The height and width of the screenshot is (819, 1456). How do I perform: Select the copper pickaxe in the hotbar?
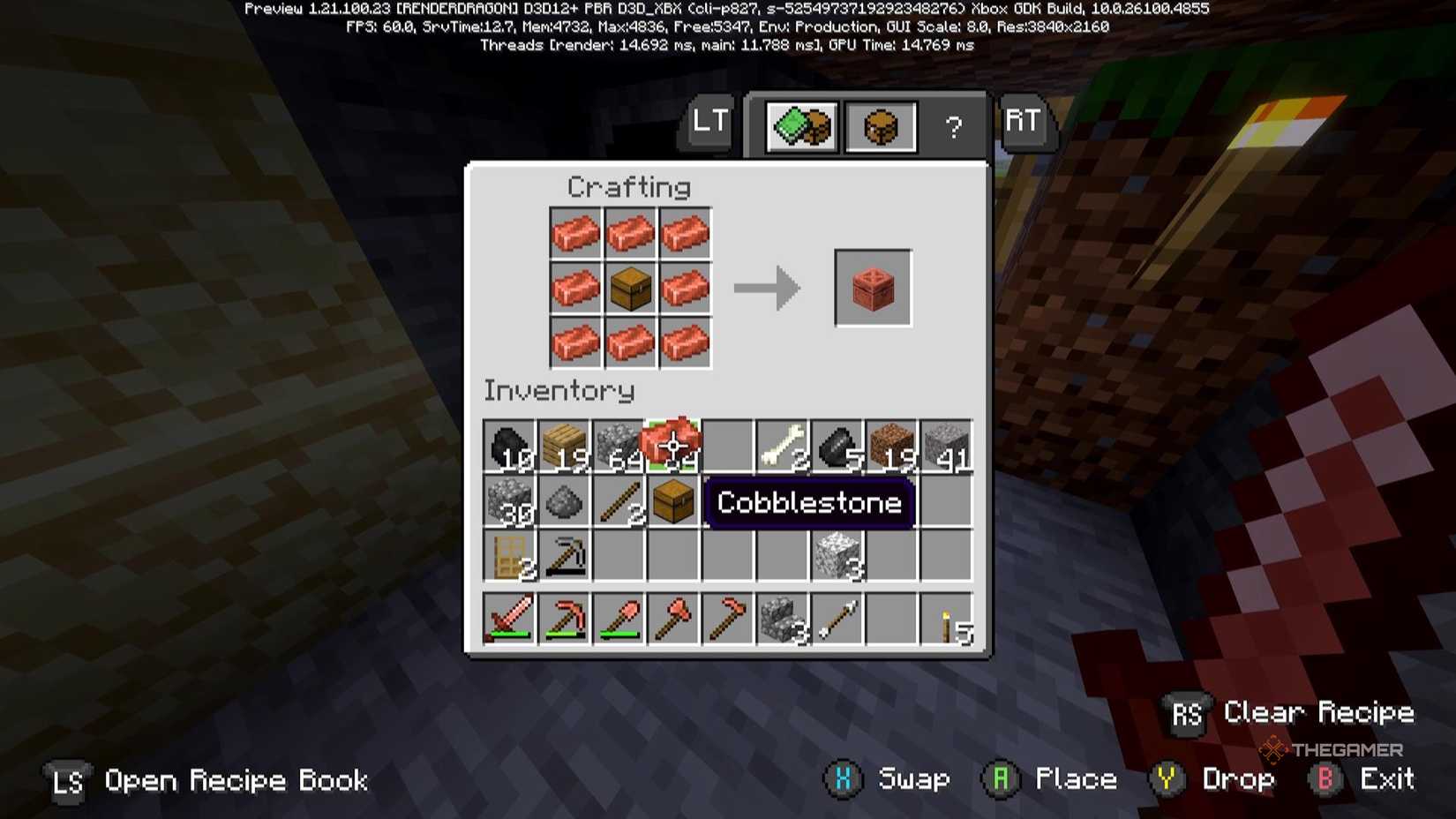(565, 618)
